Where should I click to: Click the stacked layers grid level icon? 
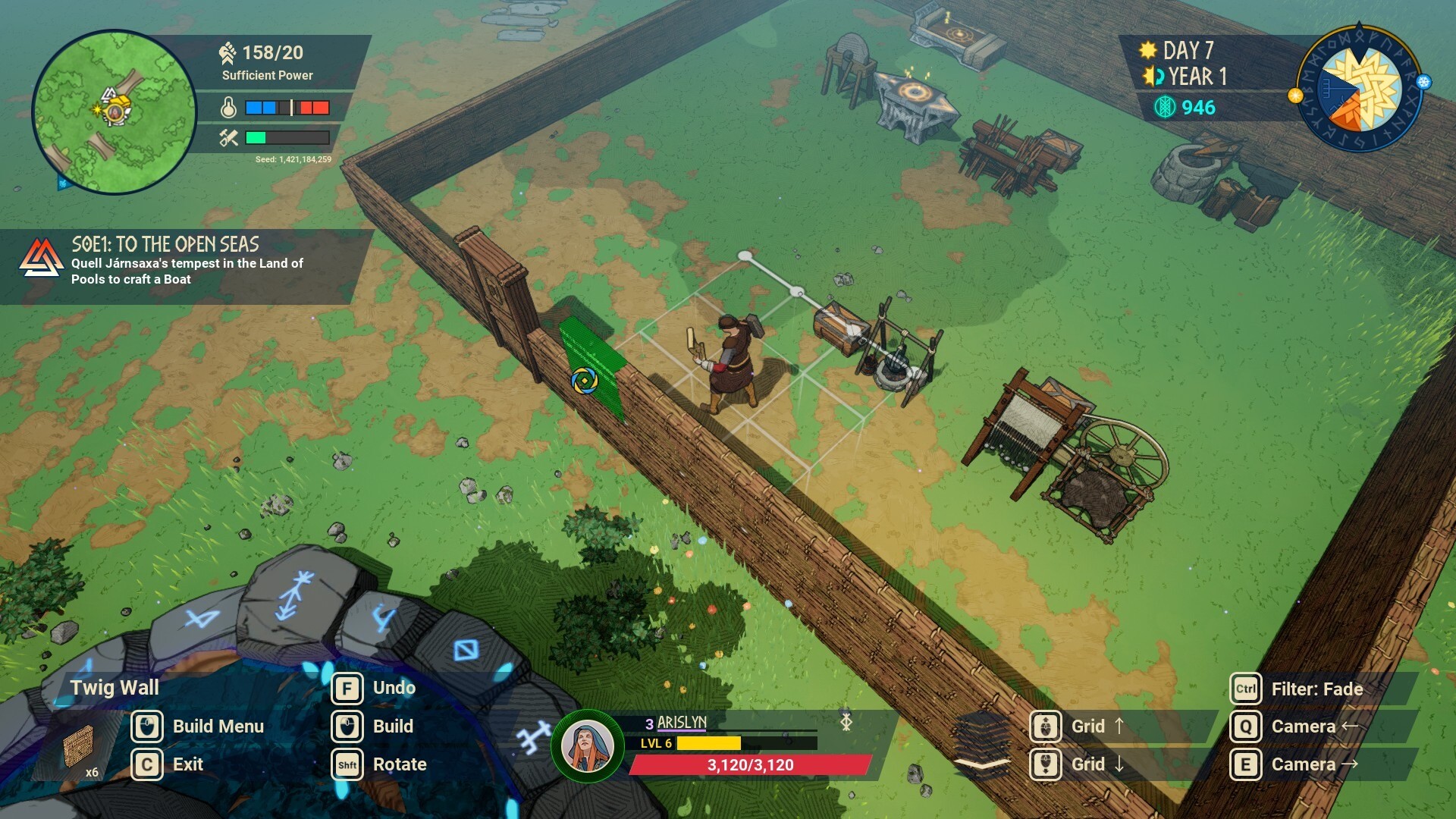982,745
